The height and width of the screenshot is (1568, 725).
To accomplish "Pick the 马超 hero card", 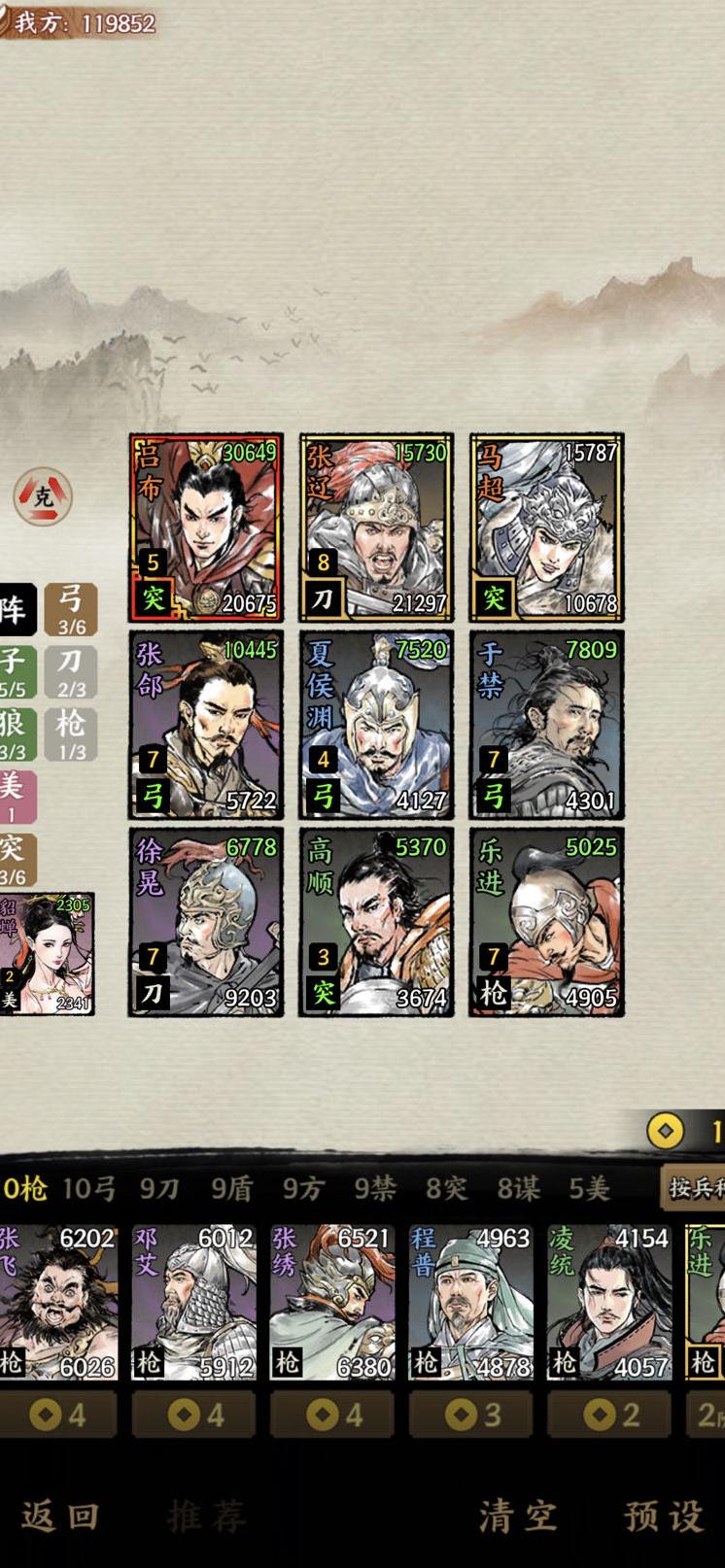I will pos(546,528).
